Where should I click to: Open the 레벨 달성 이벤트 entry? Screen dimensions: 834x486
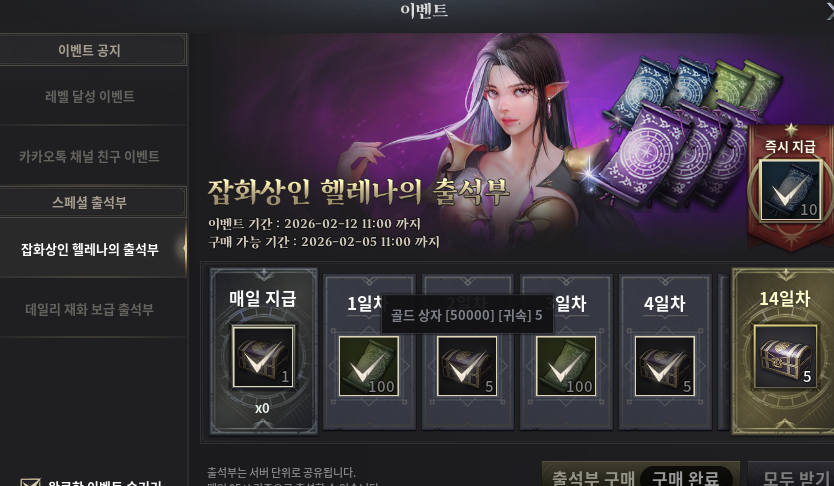pos(90,97)
